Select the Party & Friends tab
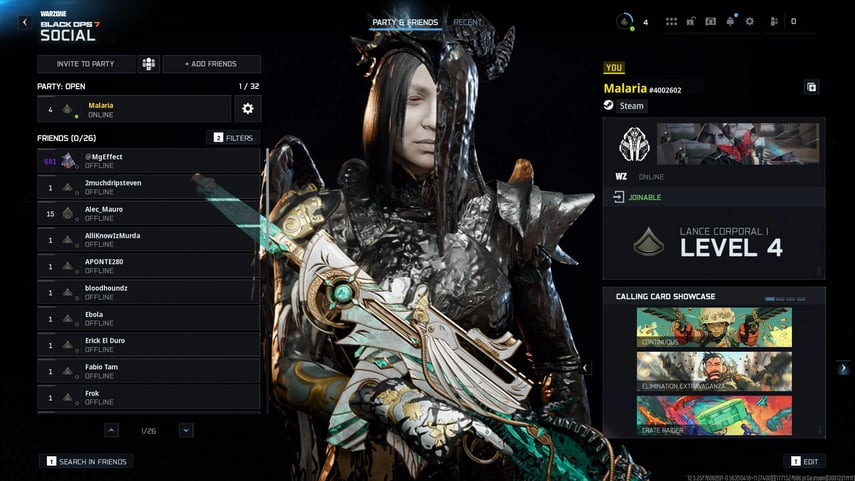Image resolution: width=855 pixels, height=481 pixels. (405, 22)
